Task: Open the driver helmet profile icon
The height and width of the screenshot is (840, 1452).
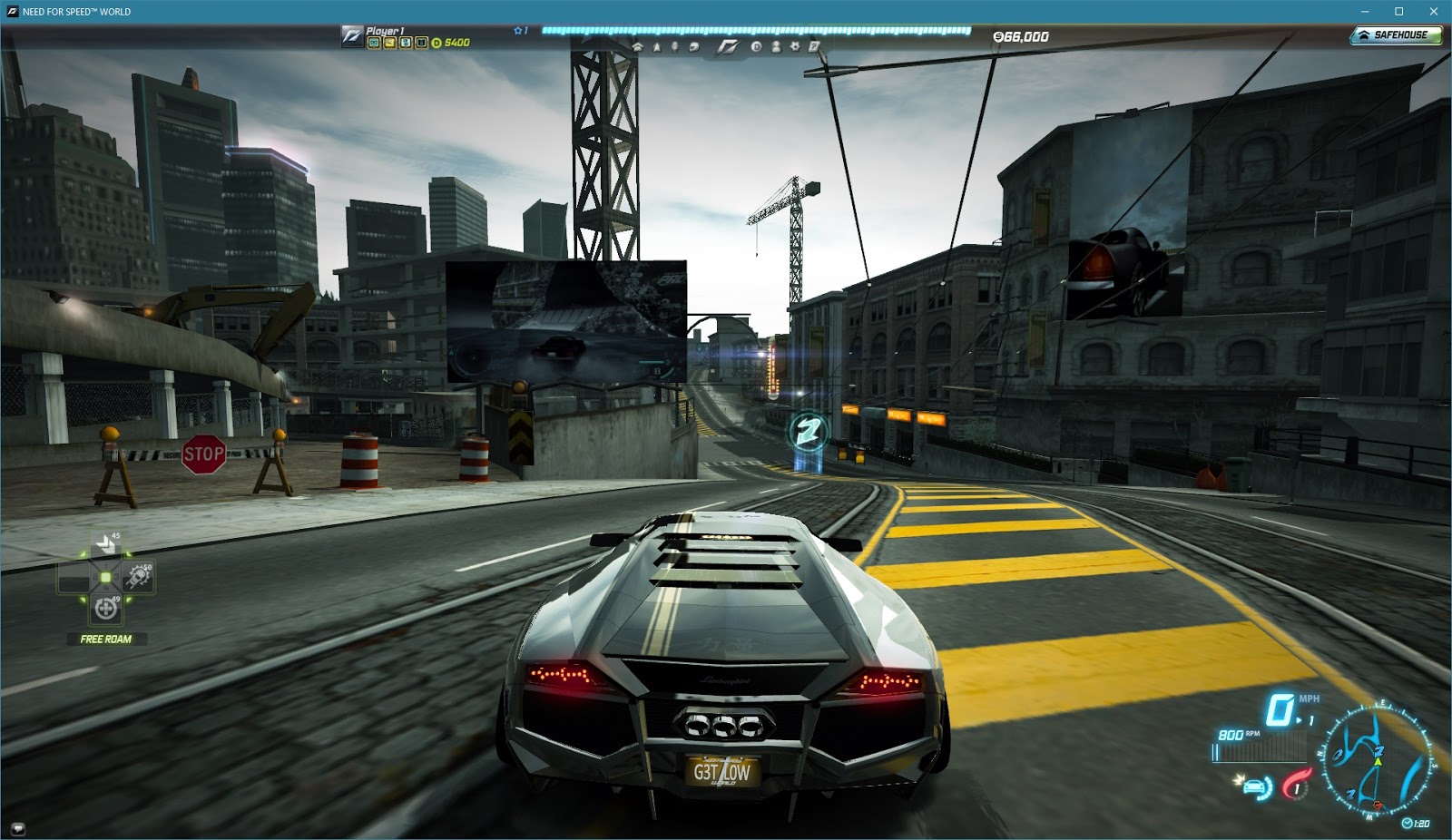Action: click(x=695, y=47)
